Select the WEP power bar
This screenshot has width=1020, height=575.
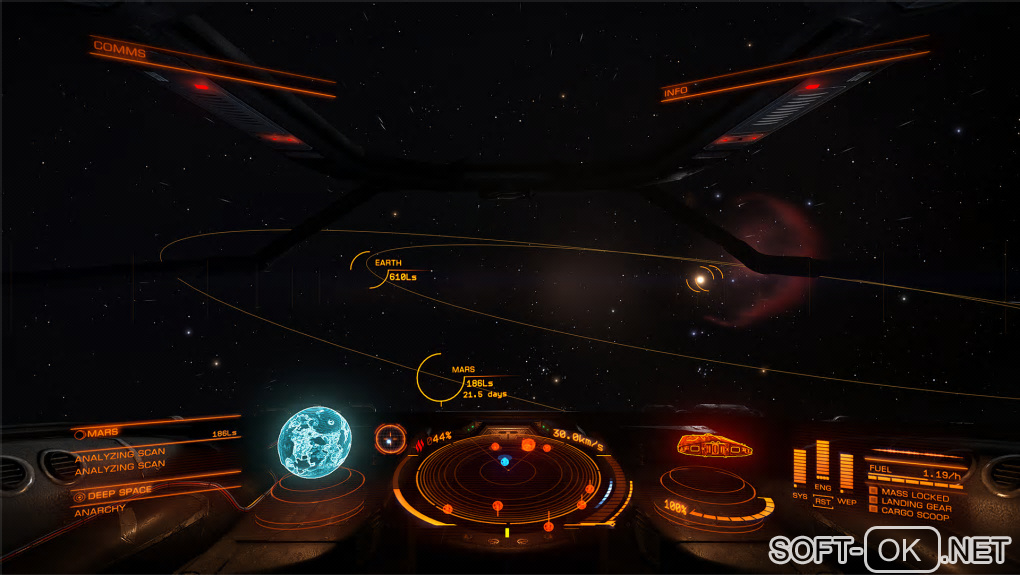pos(847,471)
